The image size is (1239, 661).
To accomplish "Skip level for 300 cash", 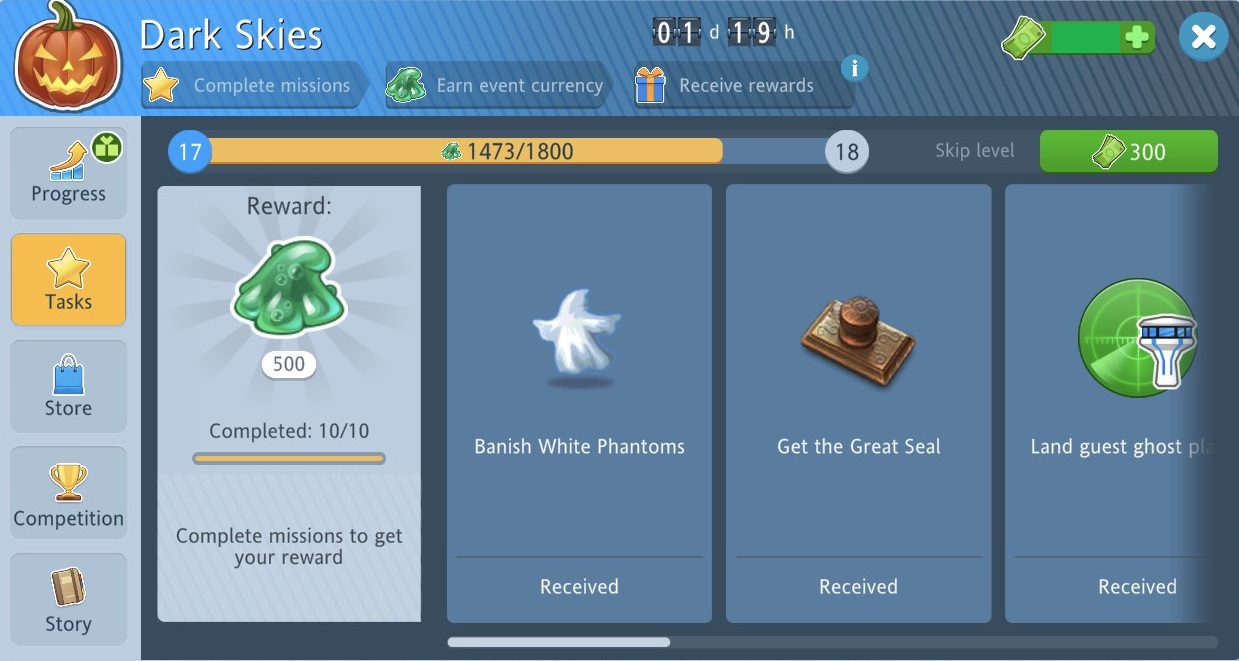I will (1128, 152).
